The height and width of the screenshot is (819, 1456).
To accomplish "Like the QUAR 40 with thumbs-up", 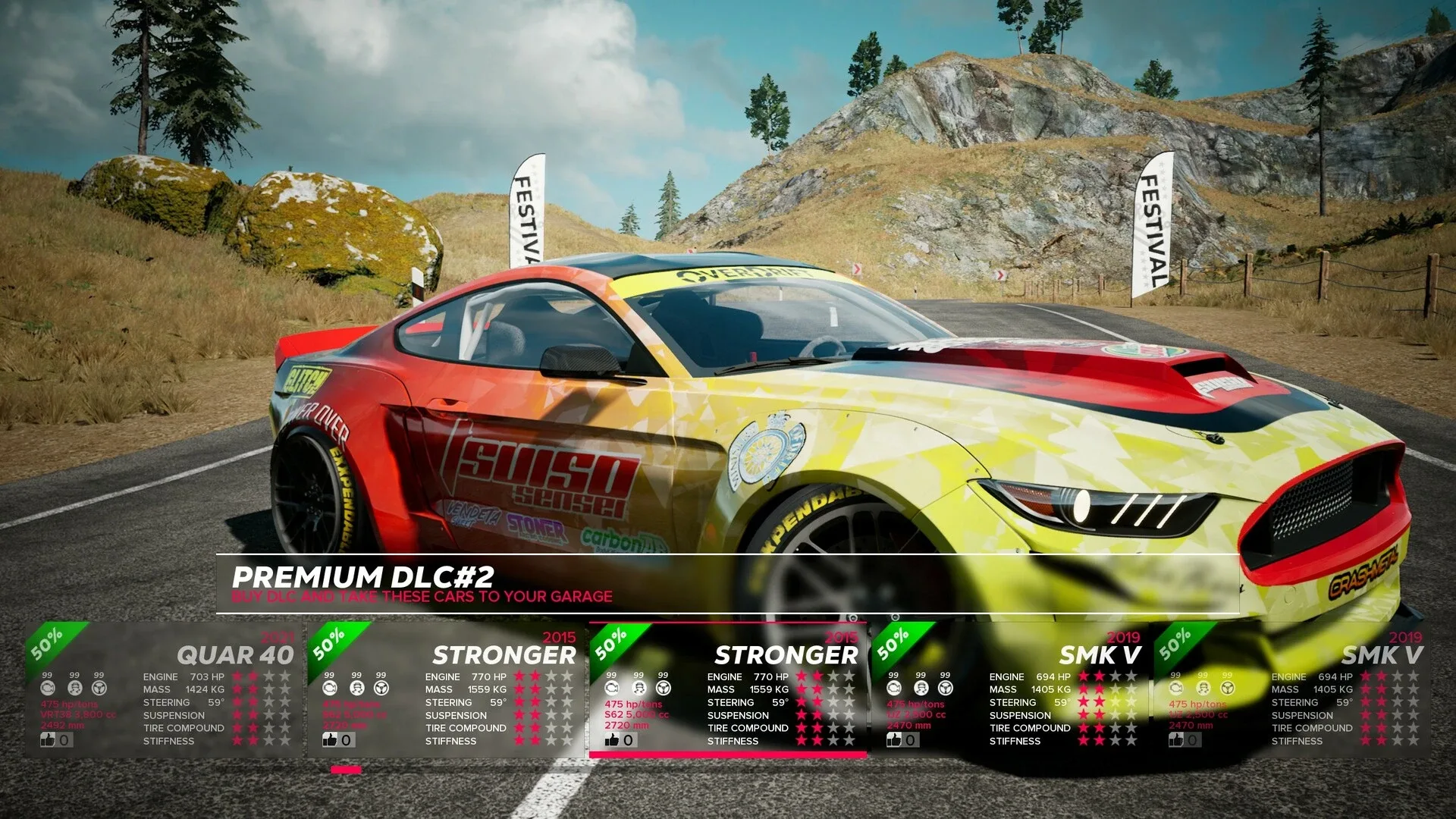I will coord(49,739).
